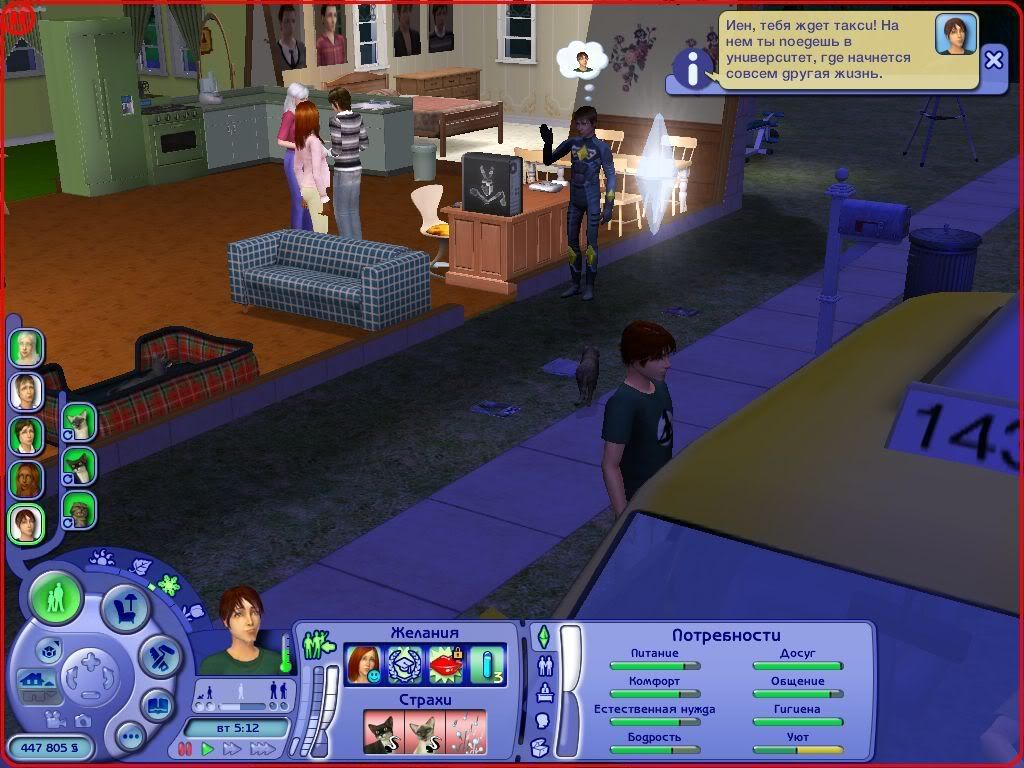This screenshot has height=768, width=1024.
Task: Open Buy mode with armchair icon
Action: [x=126, y=608]
